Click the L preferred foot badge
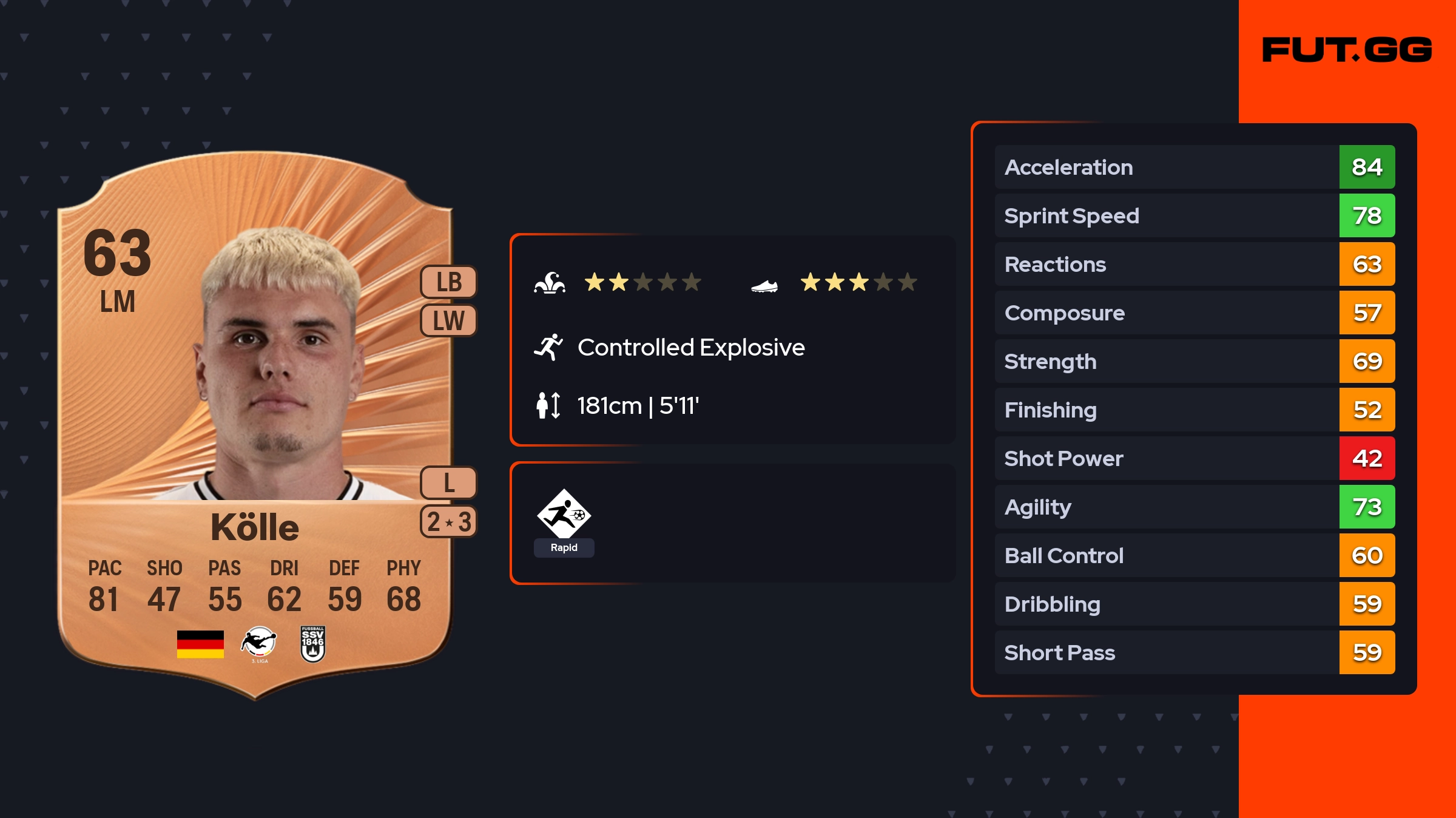The image size is (1456, 818). click(449, 483)
